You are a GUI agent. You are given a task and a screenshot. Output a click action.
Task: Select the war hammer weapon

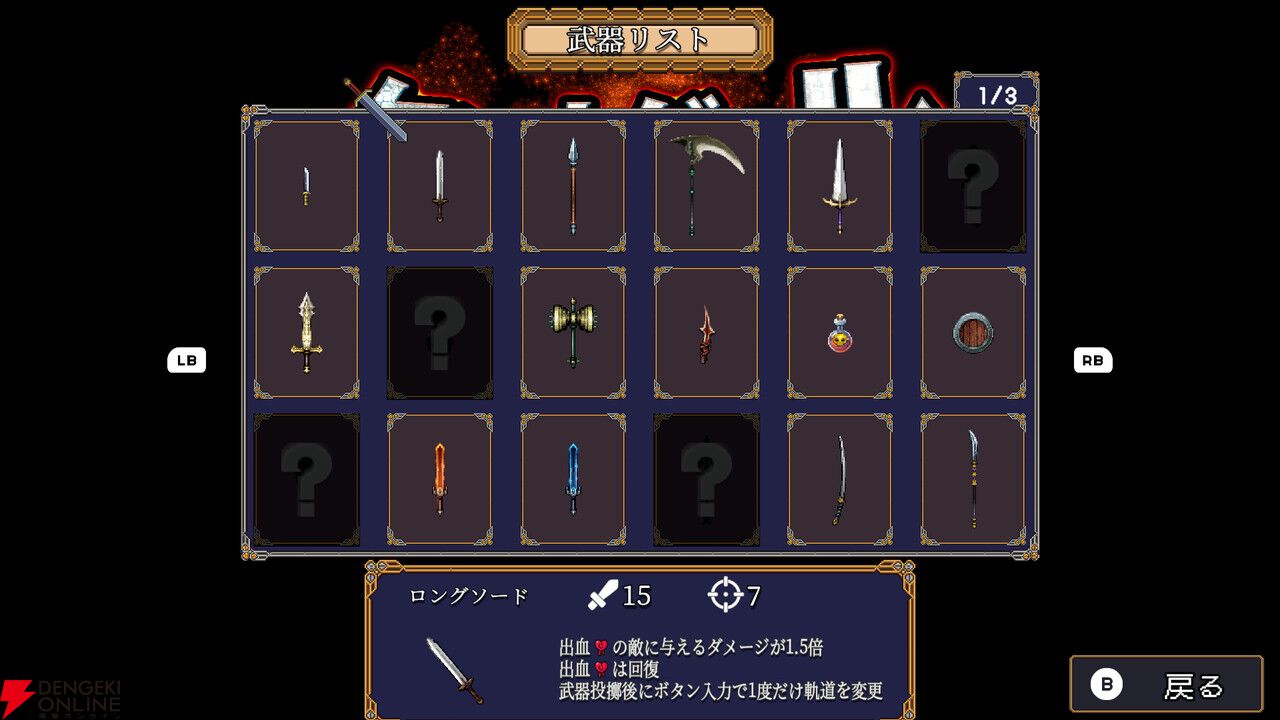click(572, 333)
